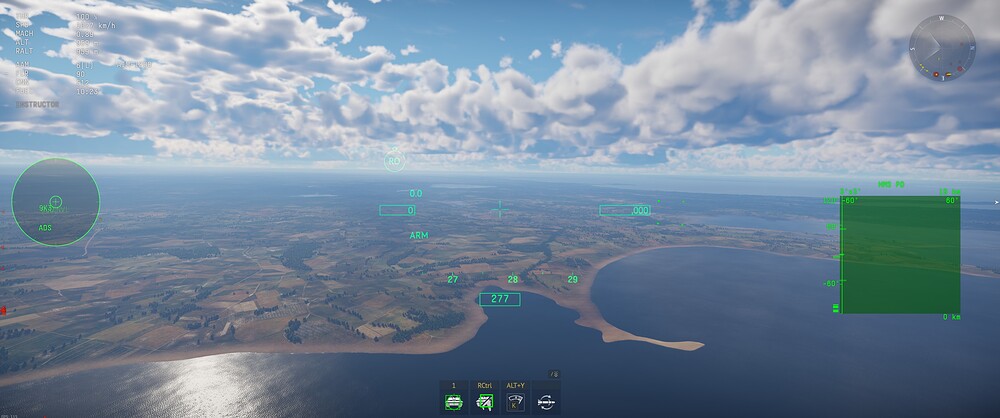Viewport: 1000px width, 418px height.
Task: Click the green radar scope panel
Action: (x=901, y=254)
